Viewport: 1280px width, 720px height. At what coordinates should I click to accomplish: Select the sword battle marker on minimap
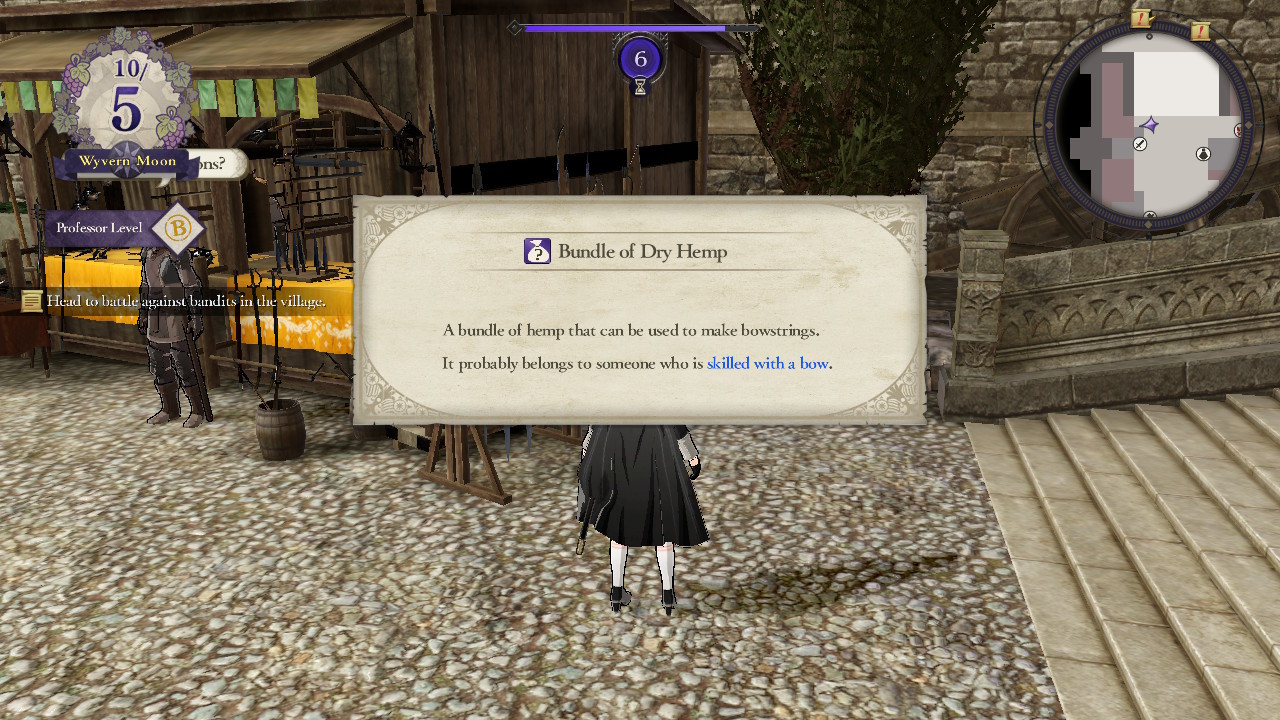pyautogui.click(x=1139, y=144)
